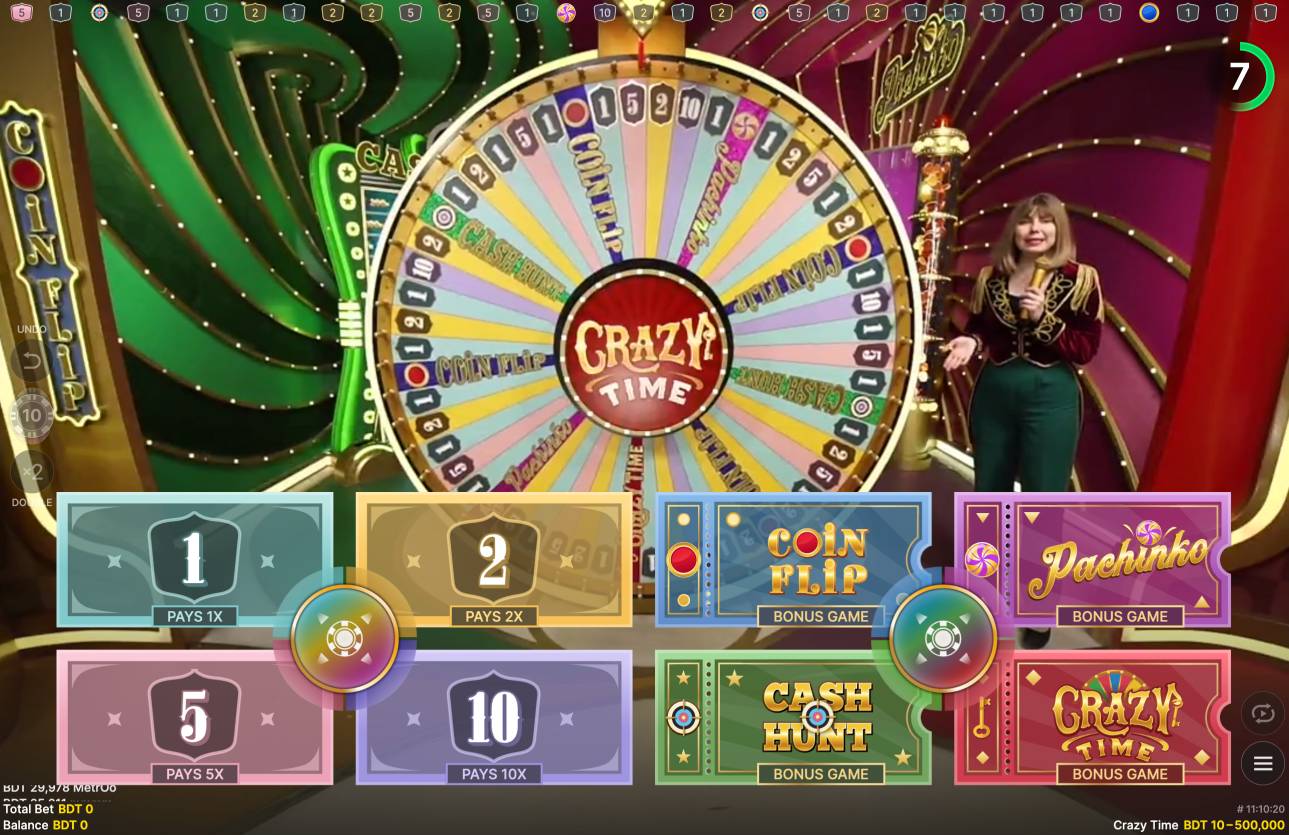Image resolution: width=1289 pixels, height=835 pixels.
Task: Double all bets with the x2 icon
Action: pos(31,472)
